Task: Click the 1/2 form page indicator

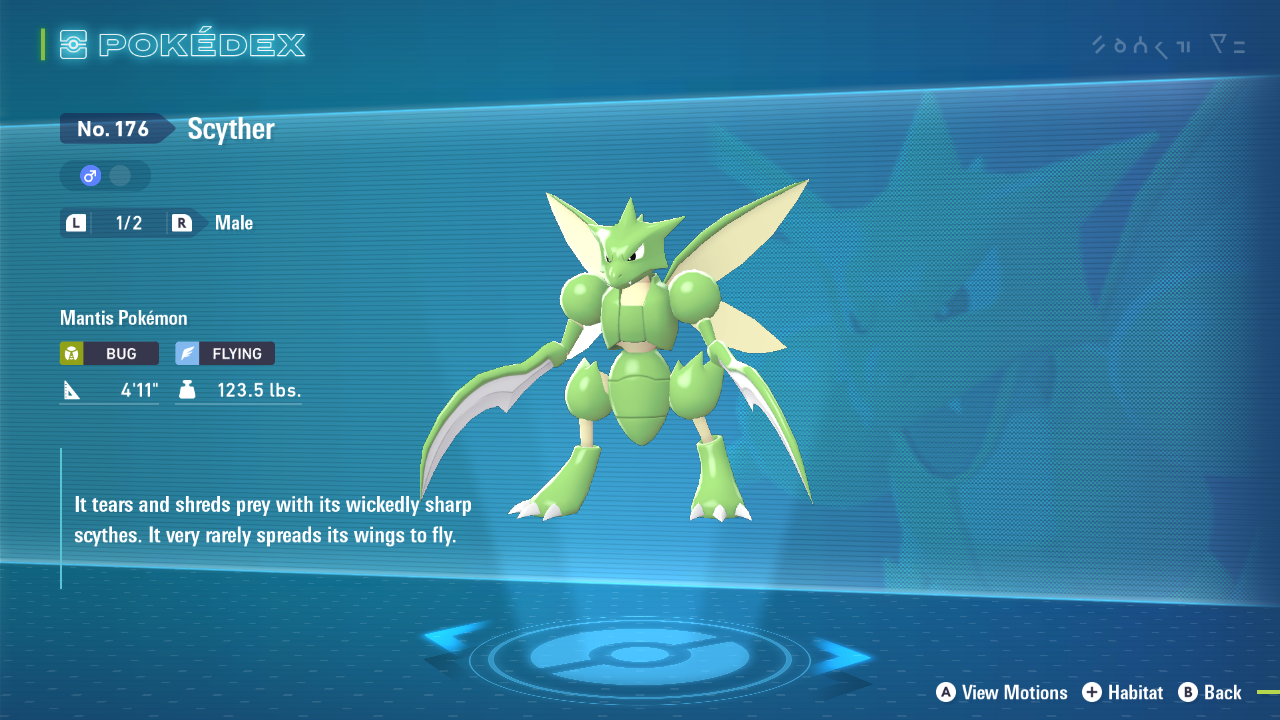Action: point(128,222)
